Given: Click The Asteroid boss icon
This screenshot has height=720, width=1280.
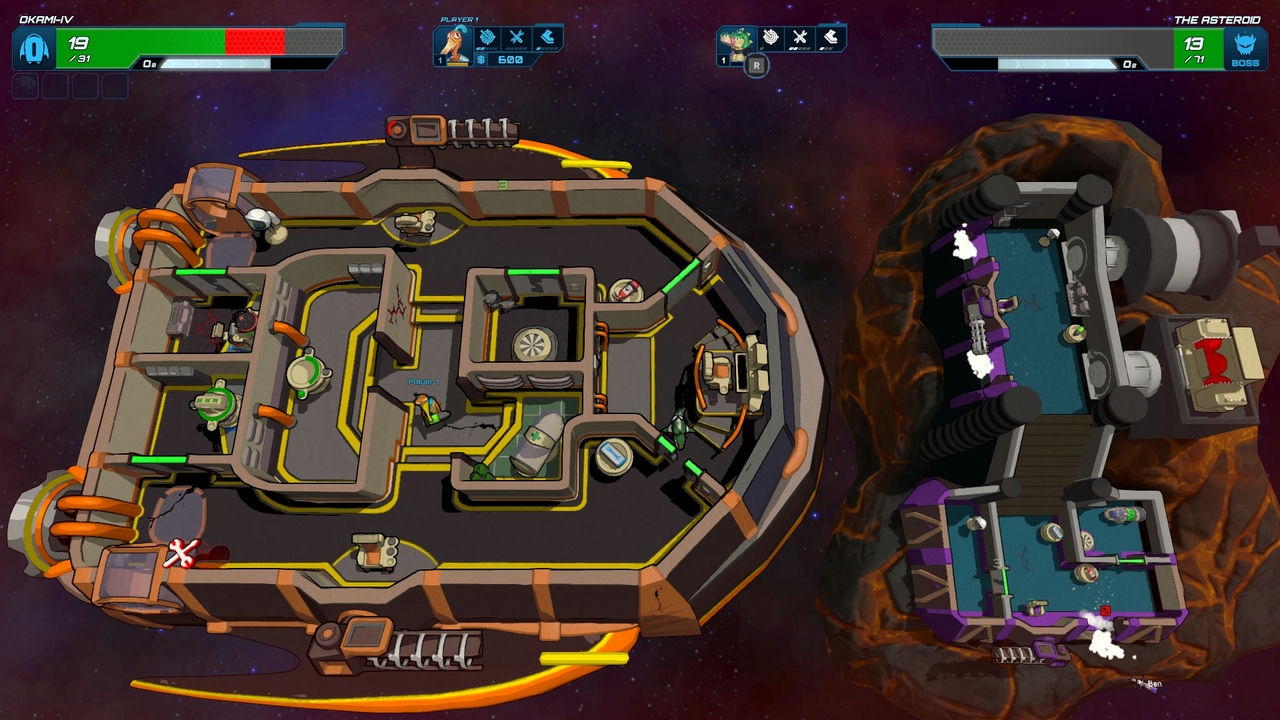Looking at the screenshot, I should (x=1245, y=48).
